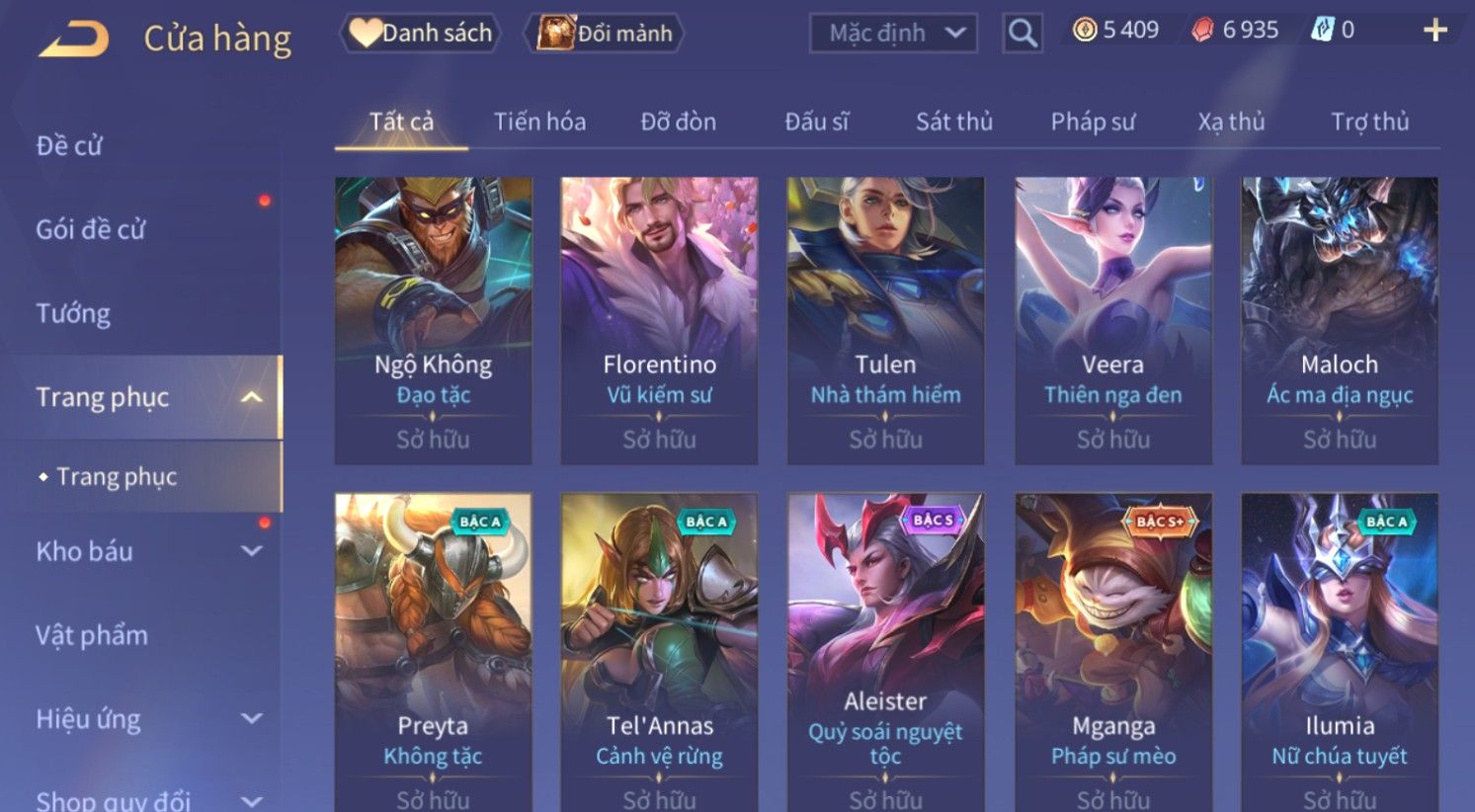The height and width of the screenshot is (812, 1475).
Task: Open the Đề cử menu entry
Action: [x=69, y=146]
